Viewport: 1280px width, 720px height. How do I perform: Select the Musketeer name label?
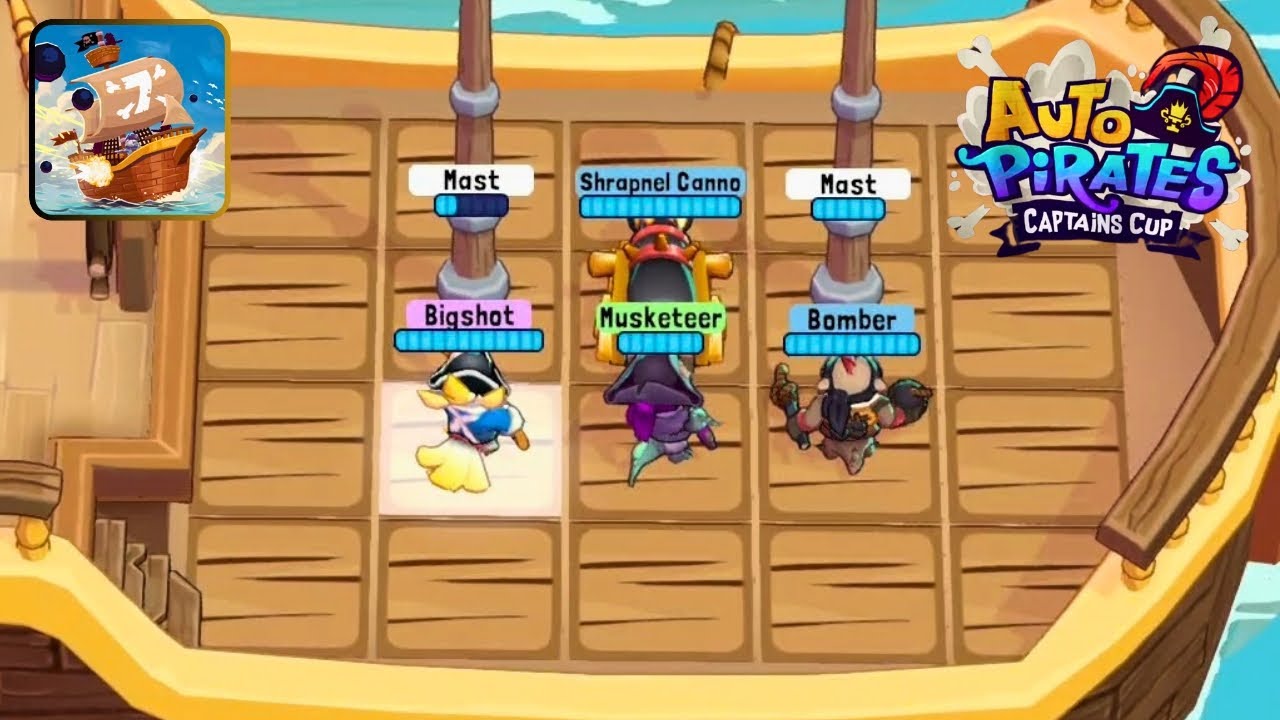tap(660, 318)
